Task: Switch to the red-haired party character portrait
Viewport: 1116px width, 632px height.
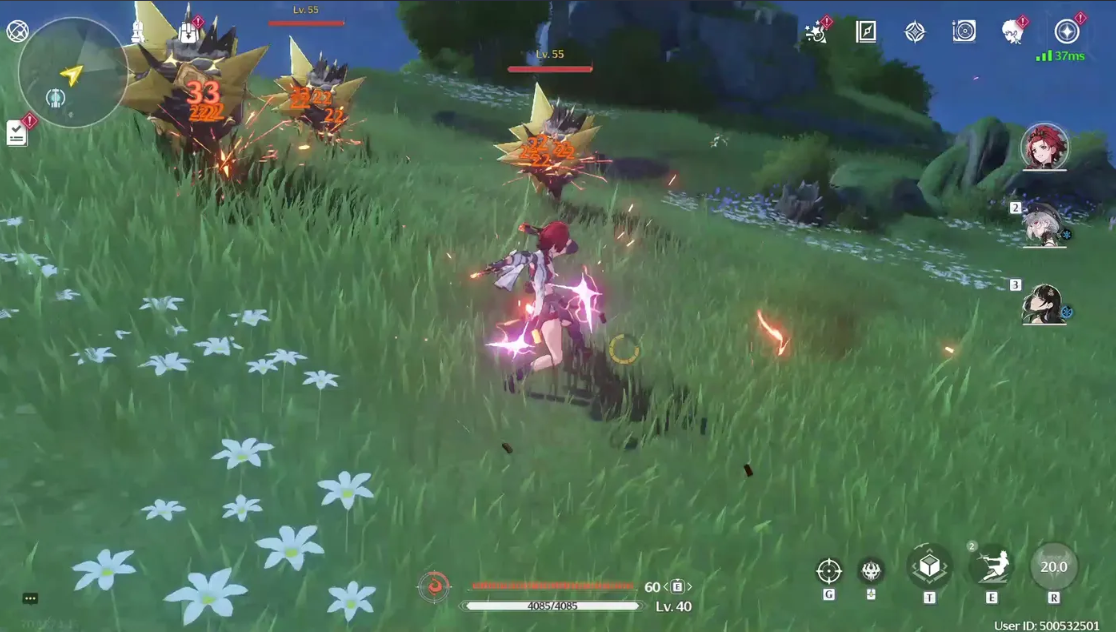Action: (1044, 147)
